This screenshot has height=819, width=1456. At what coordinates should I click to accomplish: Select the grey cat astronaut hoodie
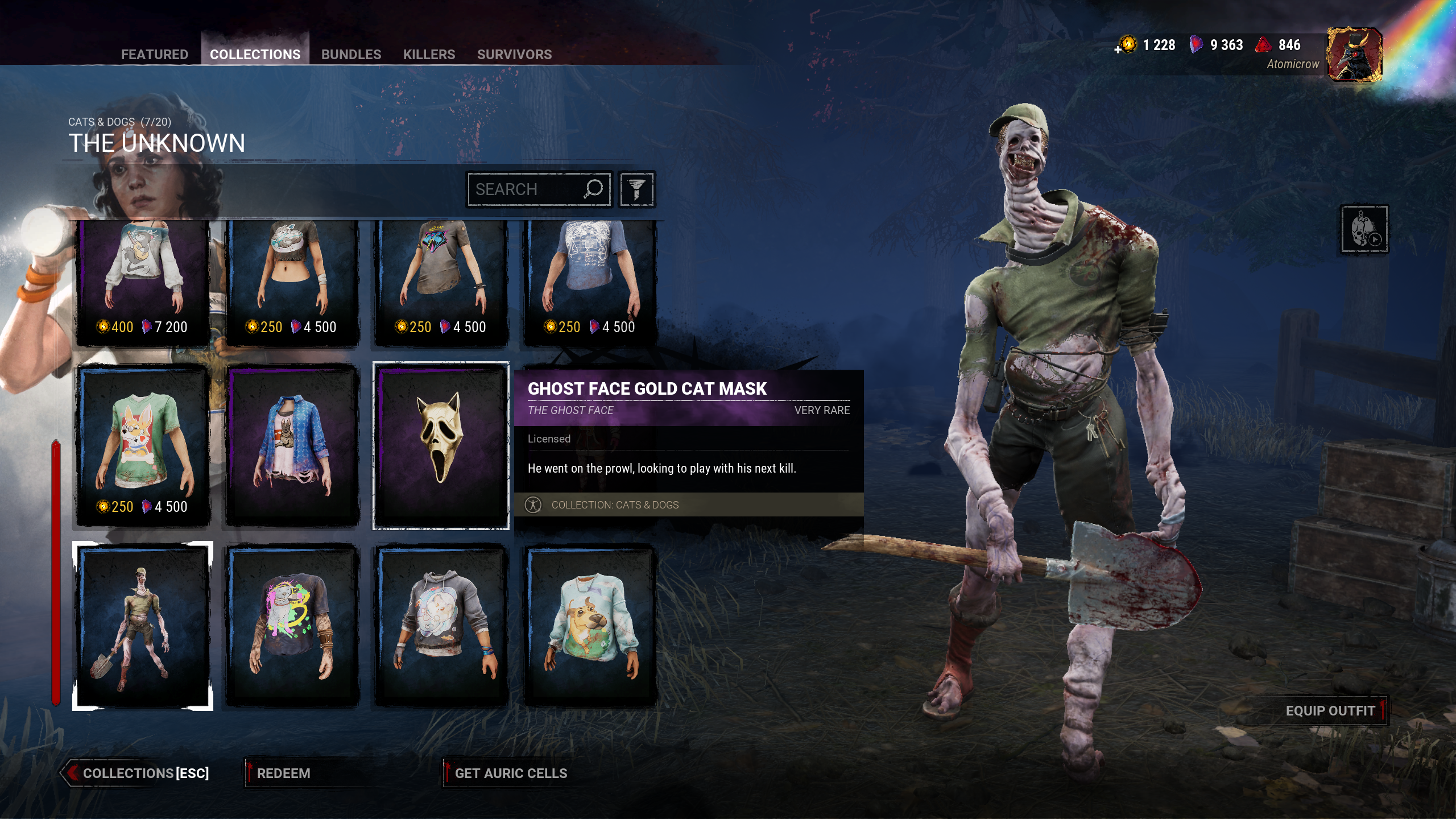click(x=441, y=626)
